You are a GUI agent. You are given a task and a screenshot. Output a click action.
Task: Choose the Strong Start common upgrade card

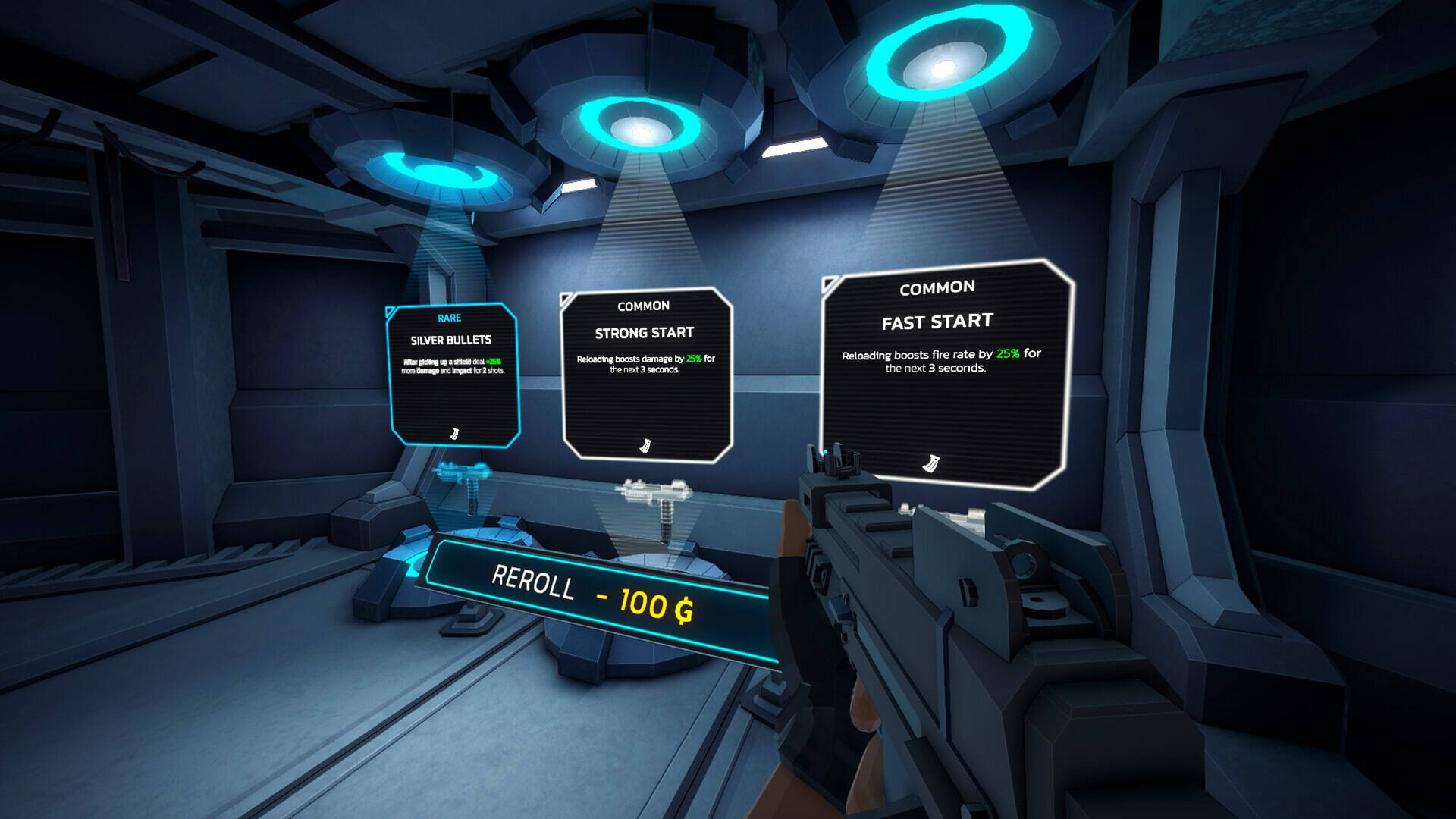pyautogui.click(x=646, y=374)
